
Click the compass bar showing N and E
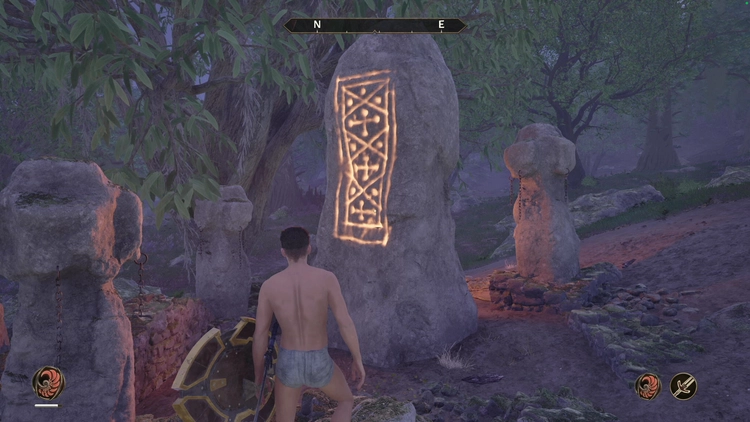coord(375,25)
